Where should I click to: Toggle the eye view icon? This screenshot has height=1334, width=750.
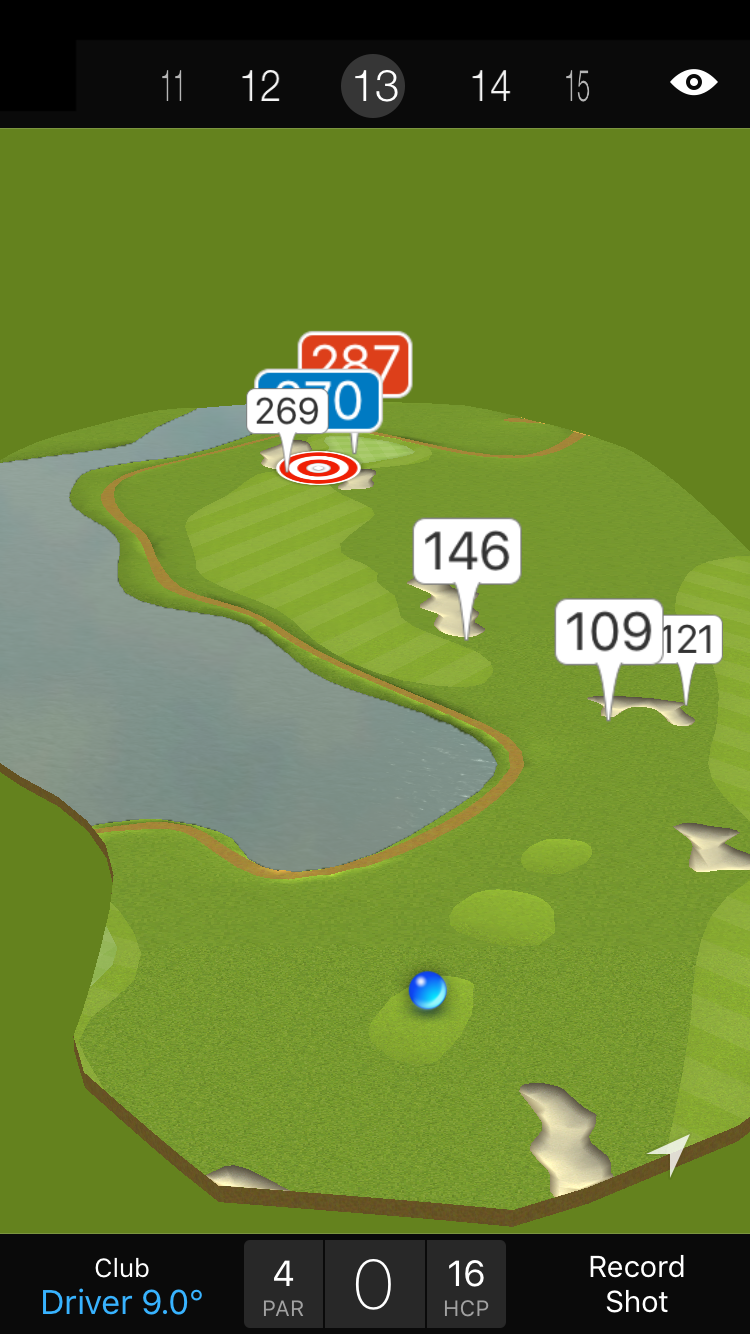tap(693, 82)
